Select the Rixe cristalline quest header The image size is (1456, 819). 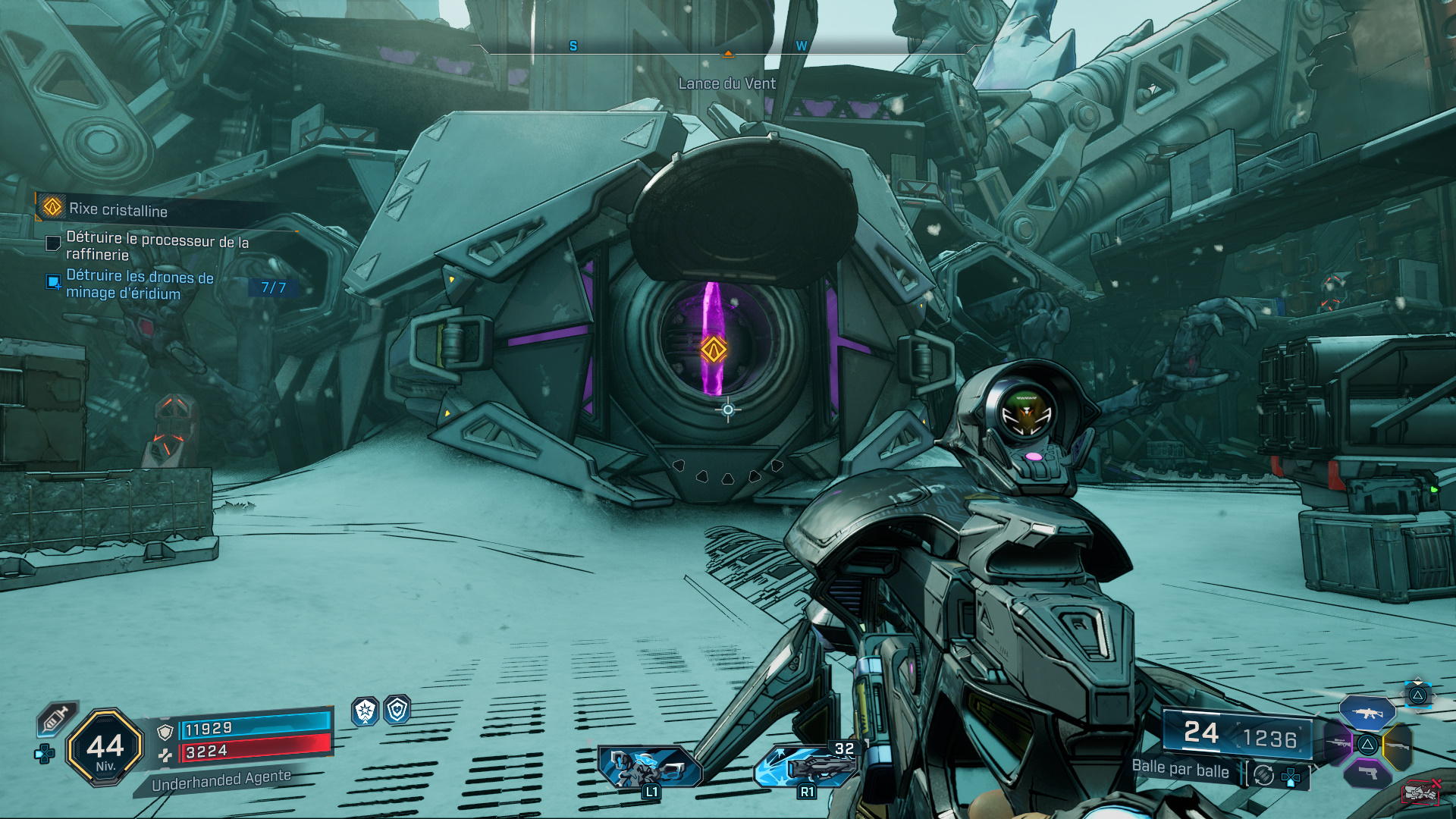point(118,209)
